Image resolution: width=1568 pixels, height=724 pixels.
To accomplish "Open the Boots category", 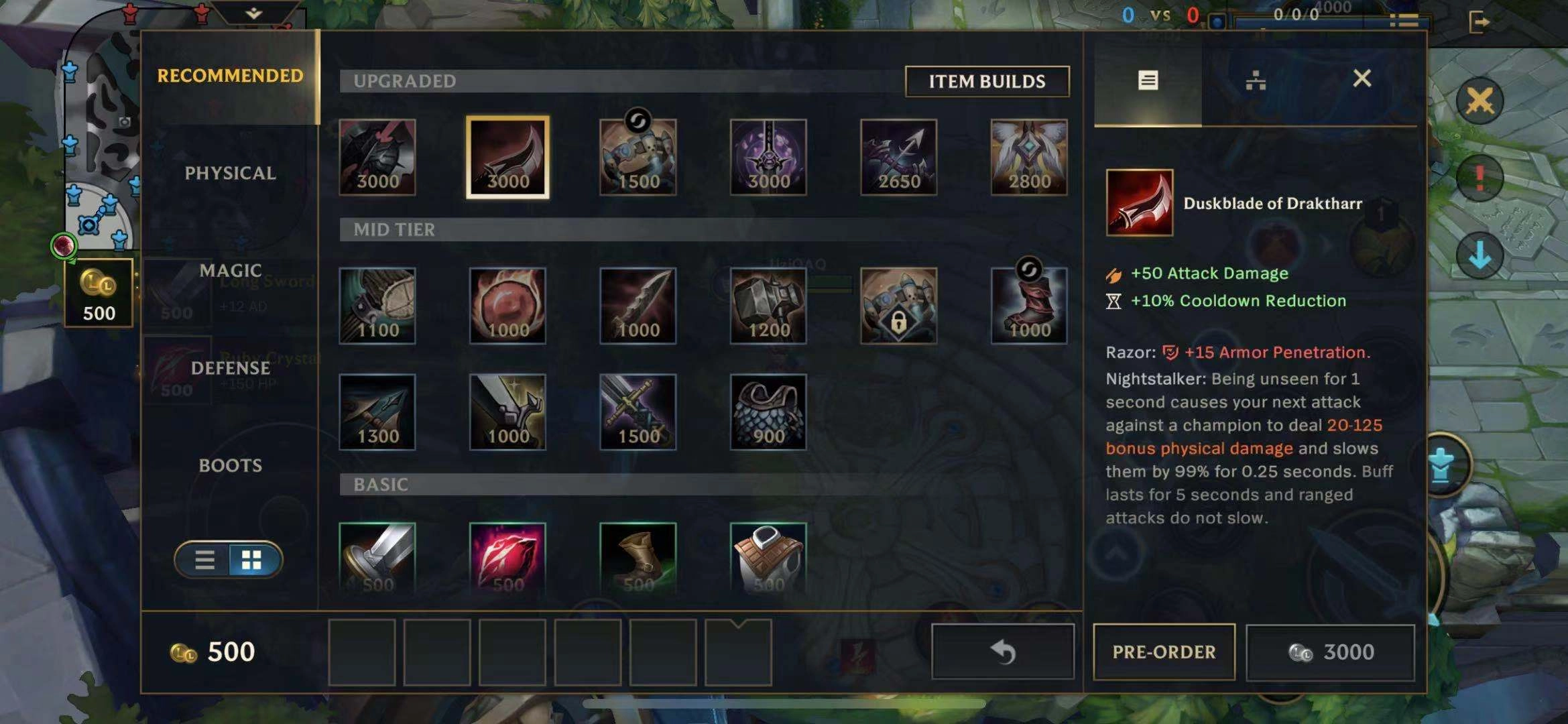I will (230, 465).
